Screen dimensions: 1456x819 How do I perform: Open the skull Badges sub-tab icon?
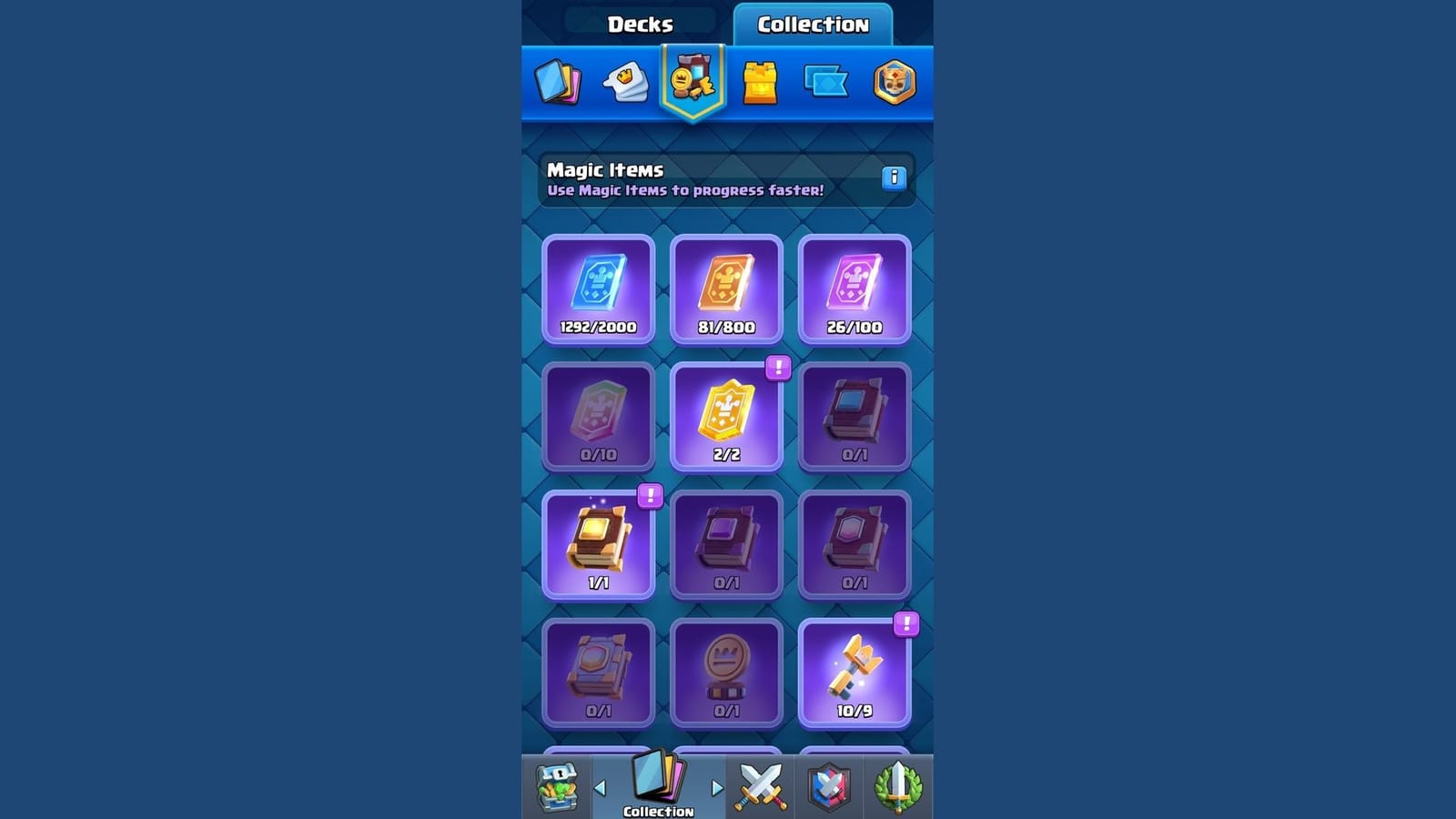coord(895,82)
